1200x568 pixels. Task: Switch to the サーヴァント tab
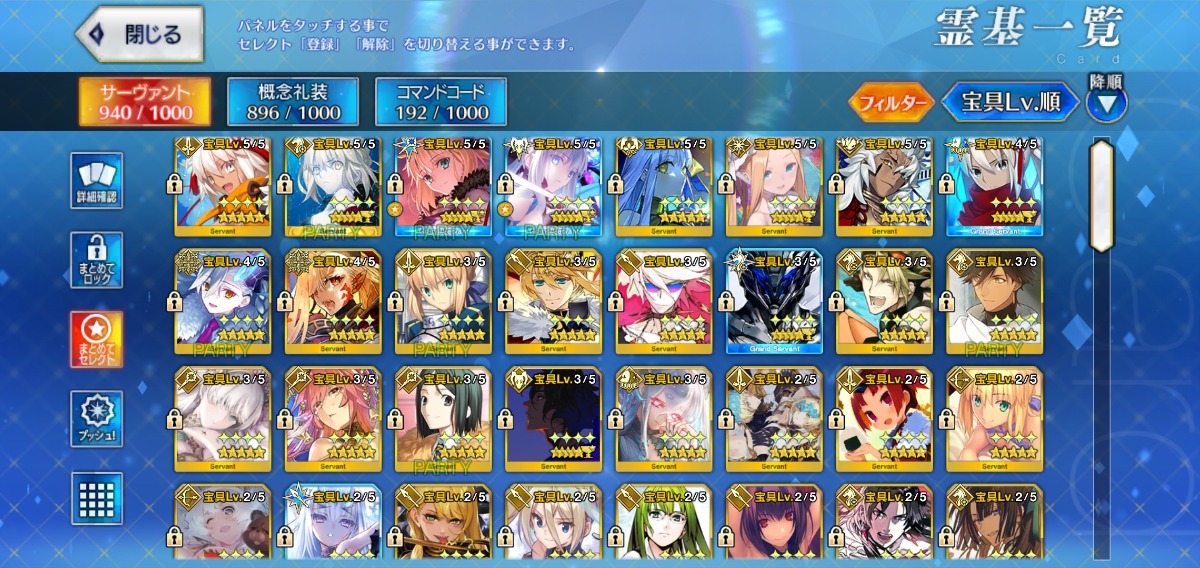click(x=145, y=102)
